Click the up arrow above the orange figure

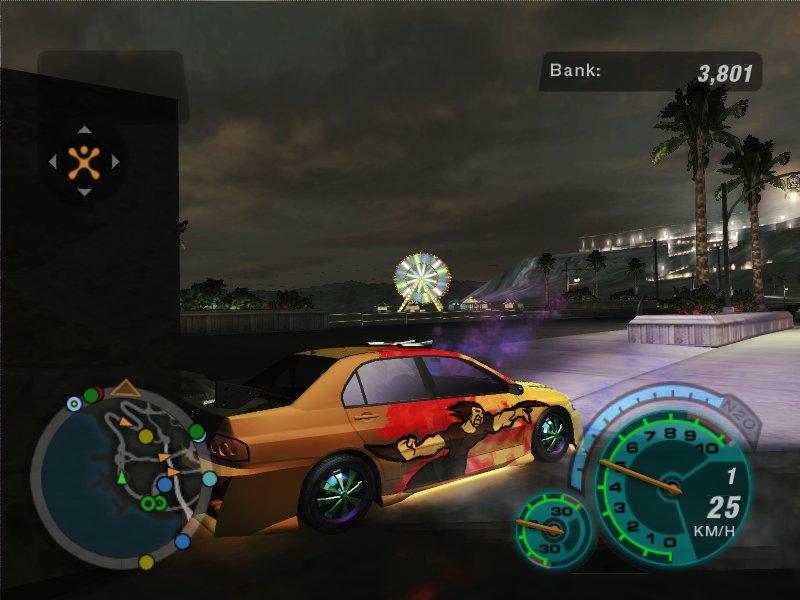[84, 129]
